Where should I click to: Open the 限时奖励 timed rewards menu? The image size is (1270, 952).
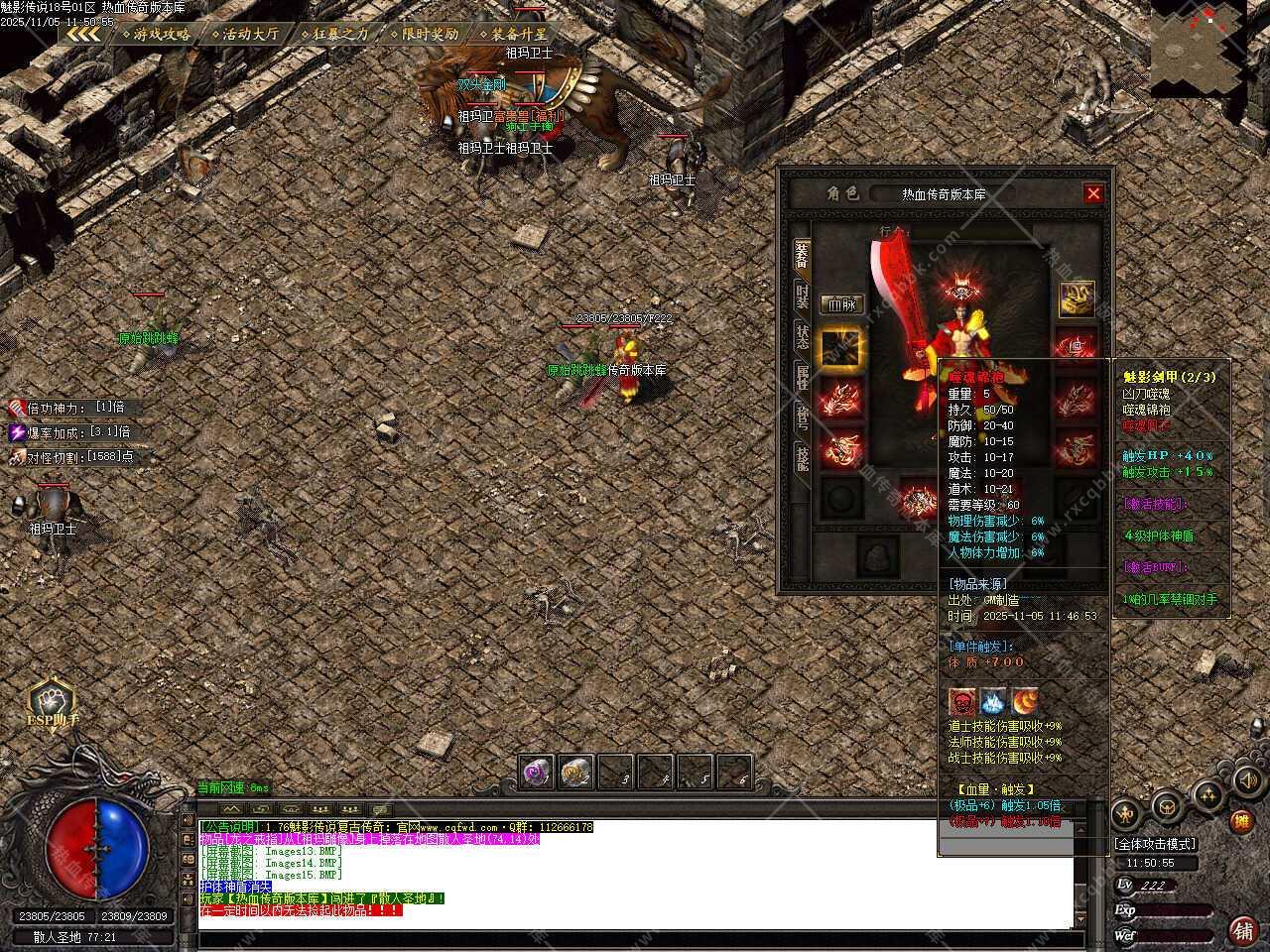[425, 34]
